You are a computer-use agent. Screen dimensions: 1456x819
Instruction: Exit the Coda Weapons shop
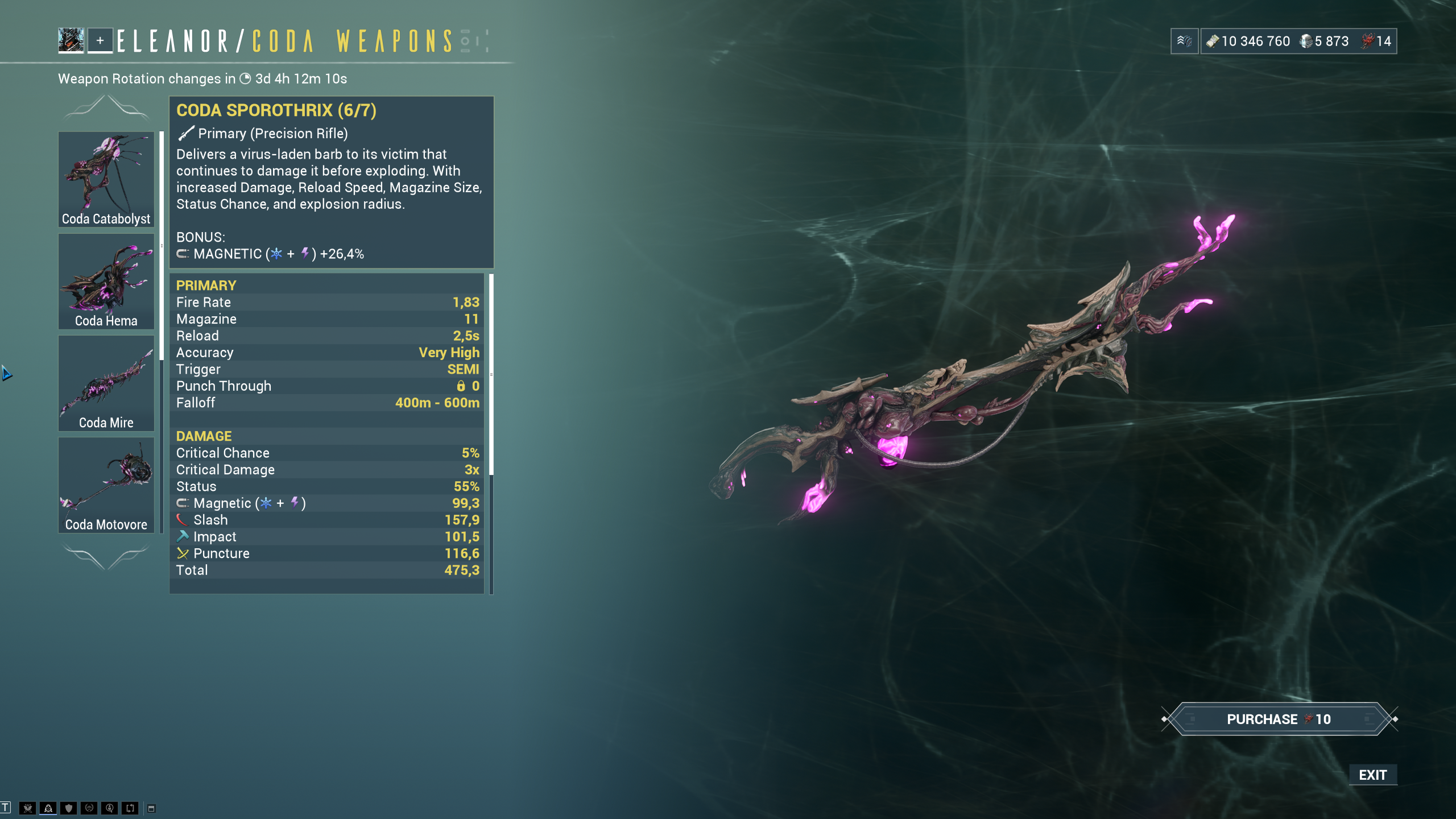(1372, 775)
